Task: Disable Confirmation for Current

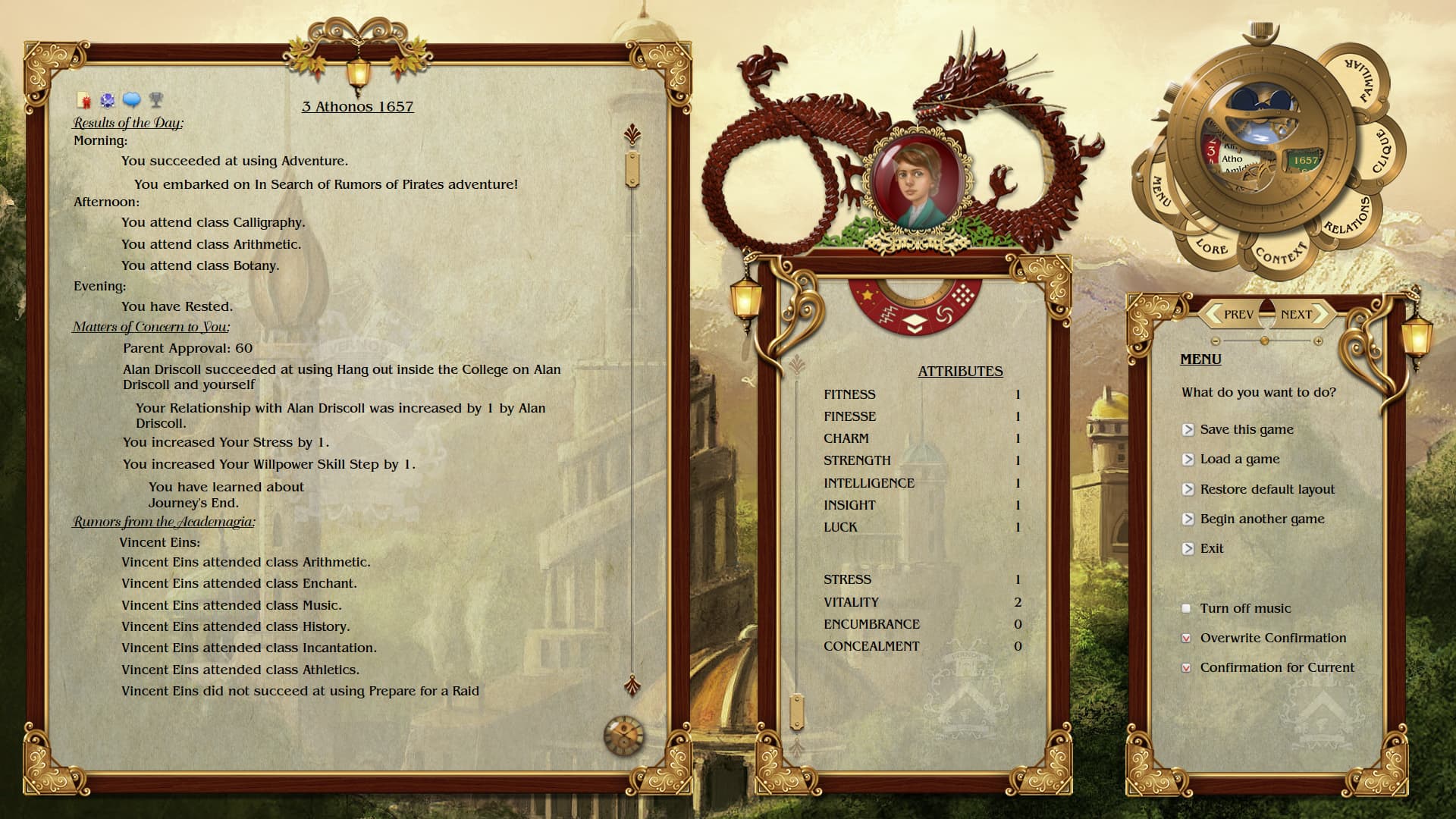Action: pos(1186,668)
